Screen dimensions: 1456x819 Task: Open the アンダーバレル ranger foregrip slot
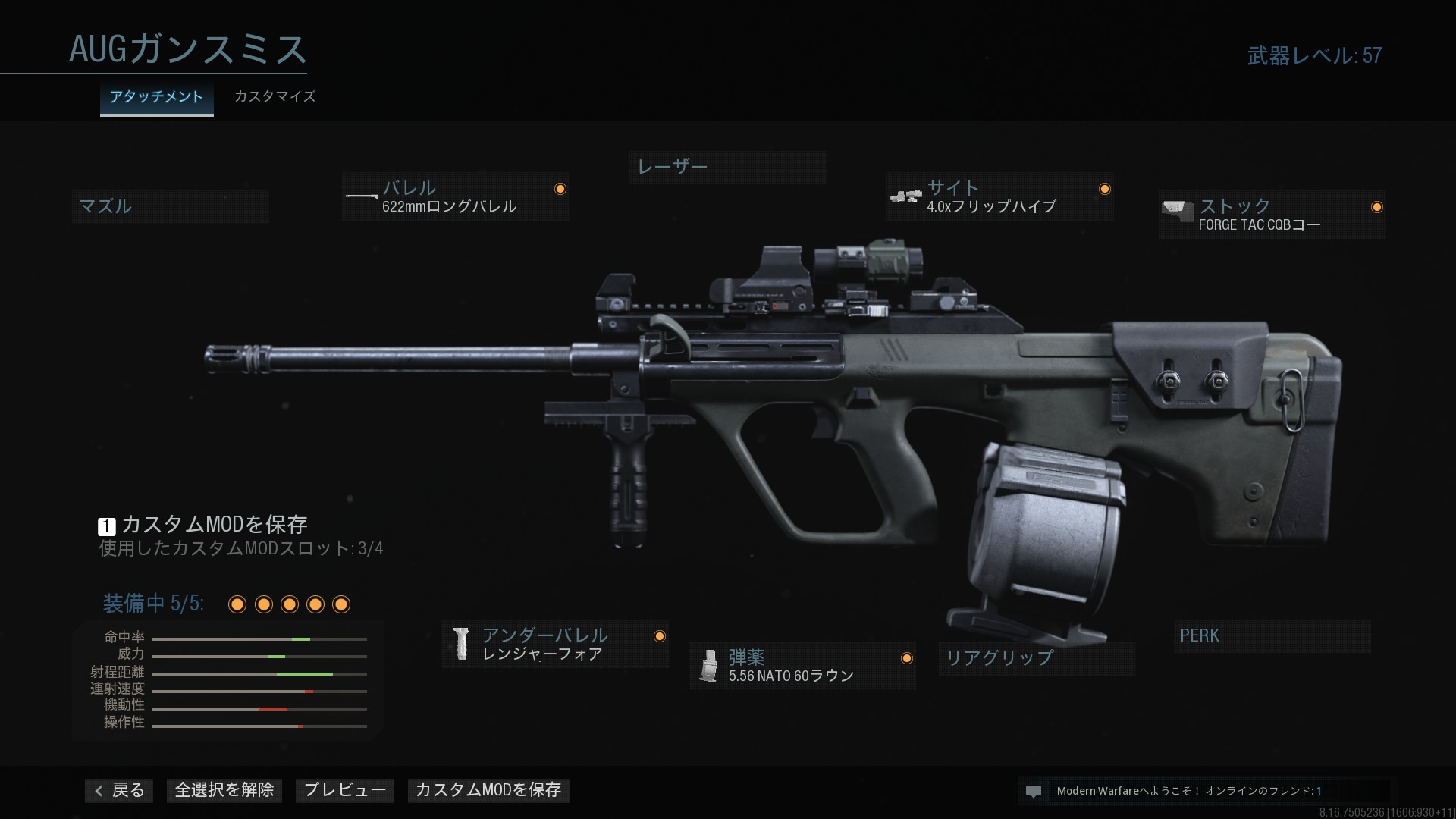click(555, 645)
